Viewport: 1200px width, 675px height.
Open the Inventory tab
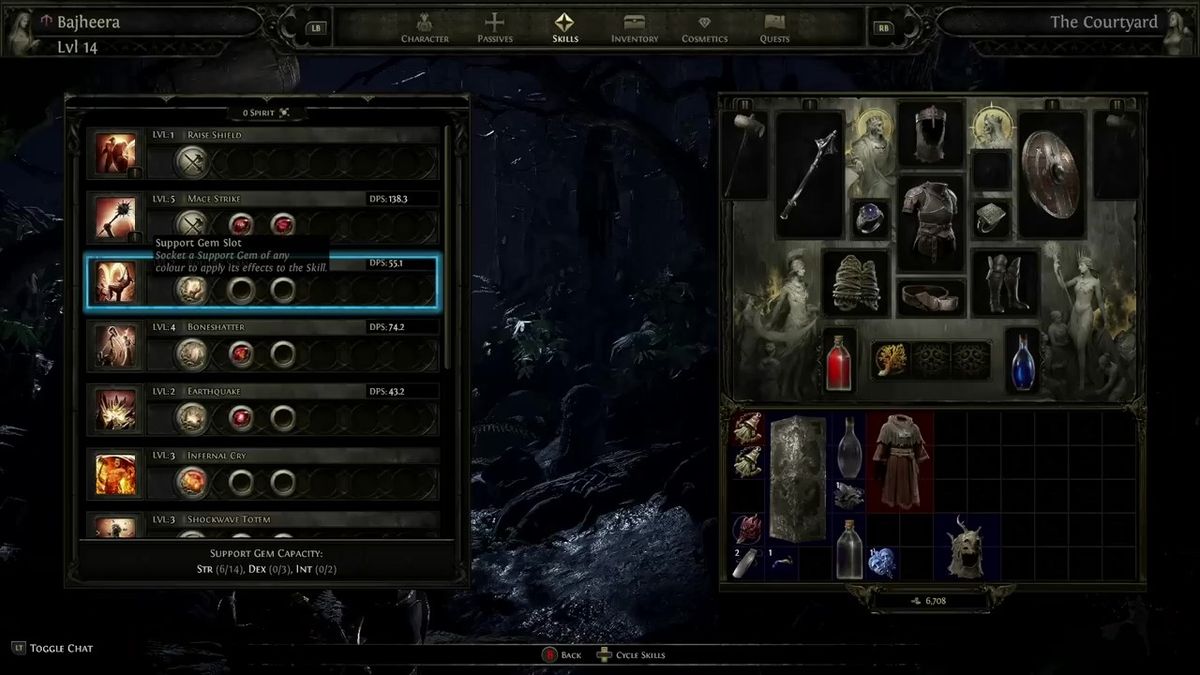(634, 27)
